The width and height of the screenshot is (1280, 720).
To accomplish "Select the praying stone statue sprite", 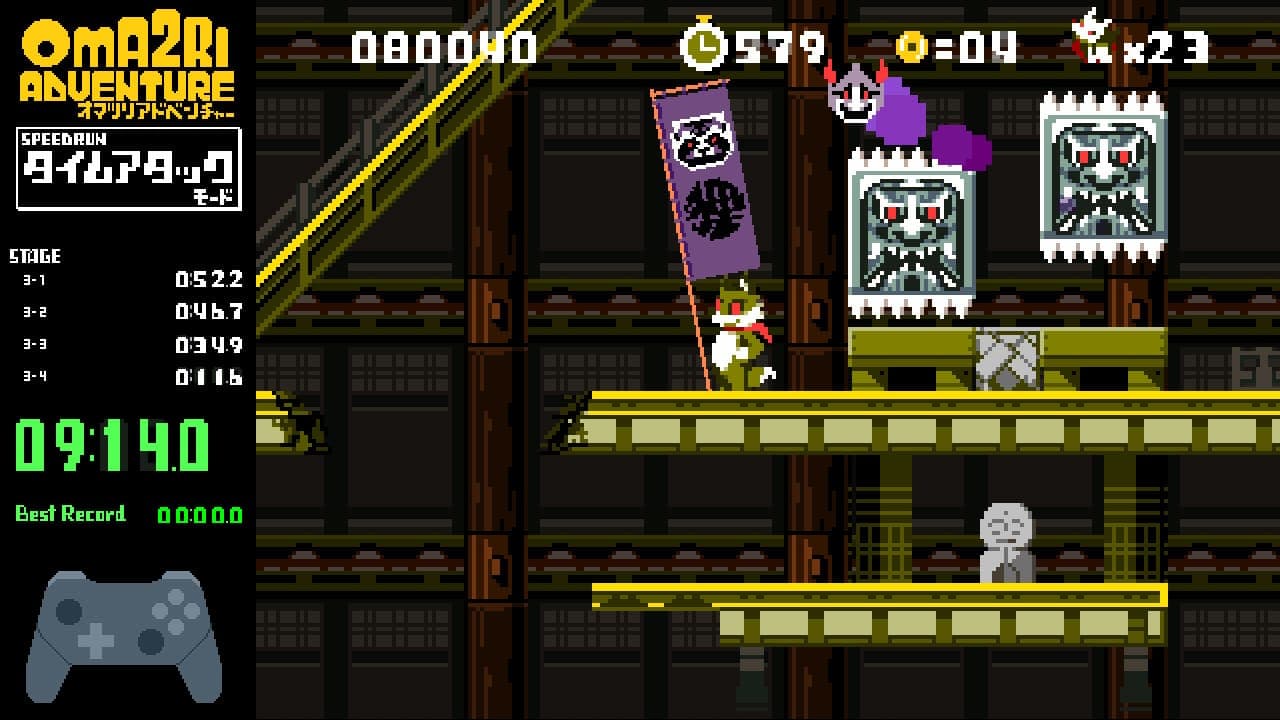I will pyautogui.click(x=1006, y=540).
